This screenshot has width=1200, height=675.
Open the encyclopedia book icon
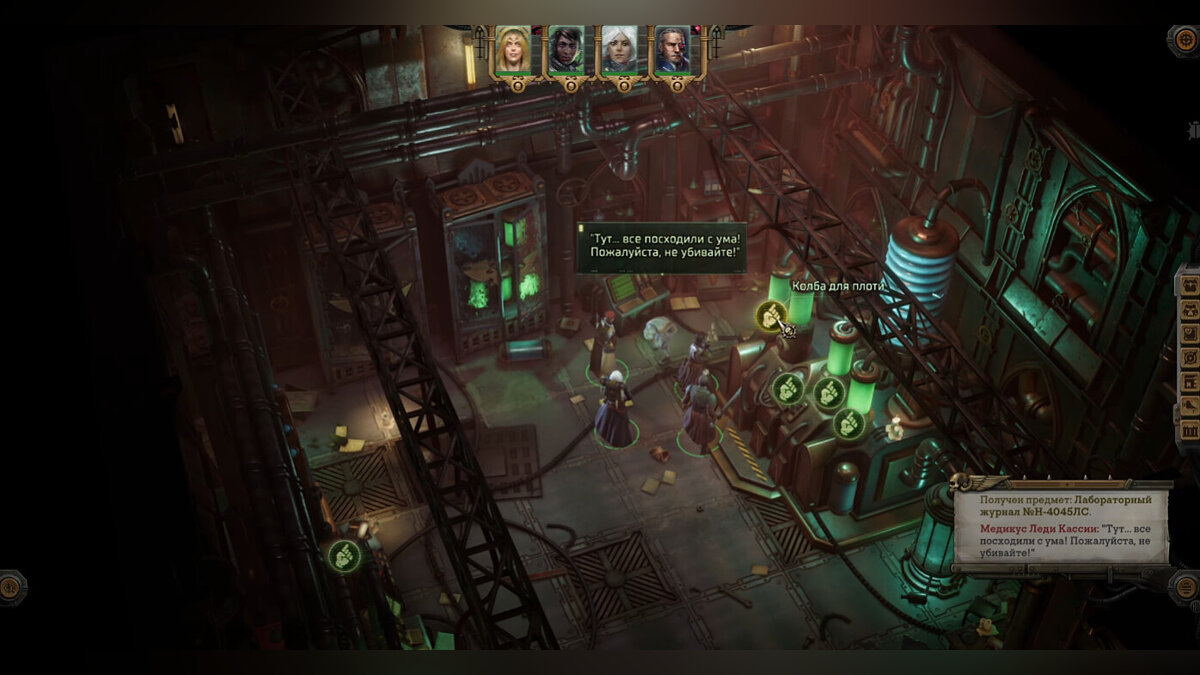pyautogui.click(x=1190, y=381)
